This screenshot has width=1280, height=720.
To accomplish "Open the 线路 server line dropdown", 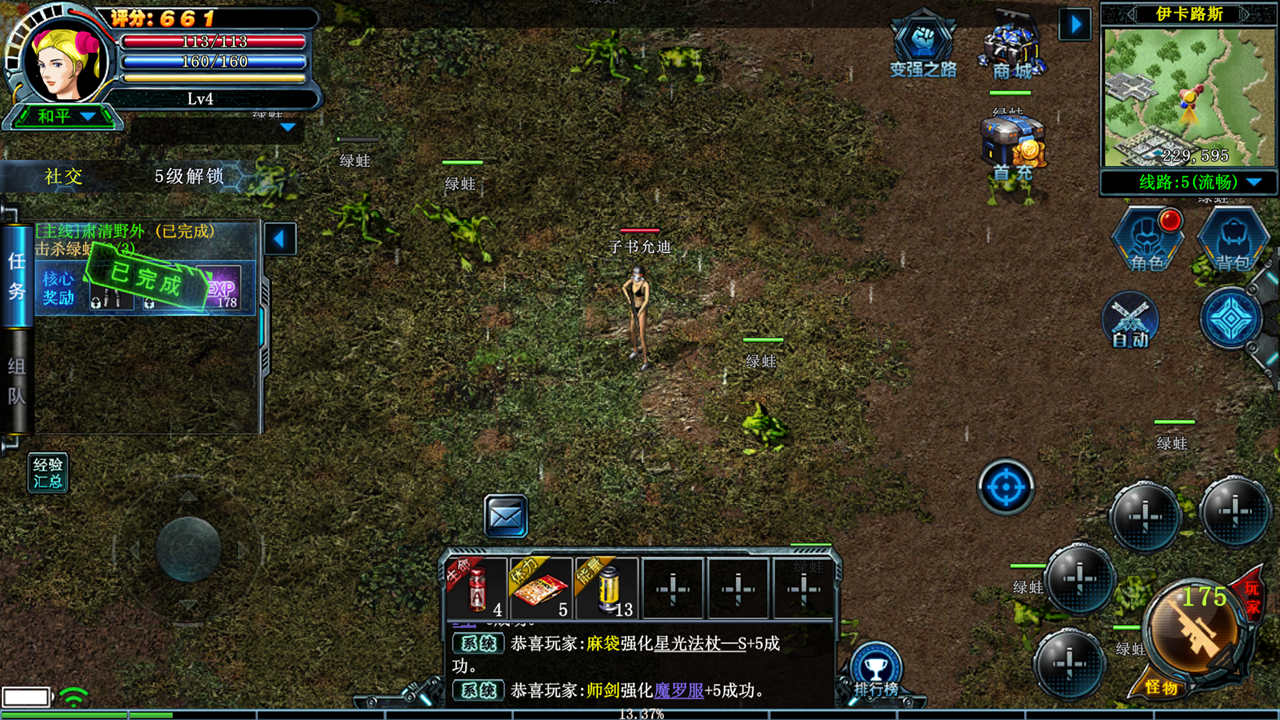I will pos(1188,182).
